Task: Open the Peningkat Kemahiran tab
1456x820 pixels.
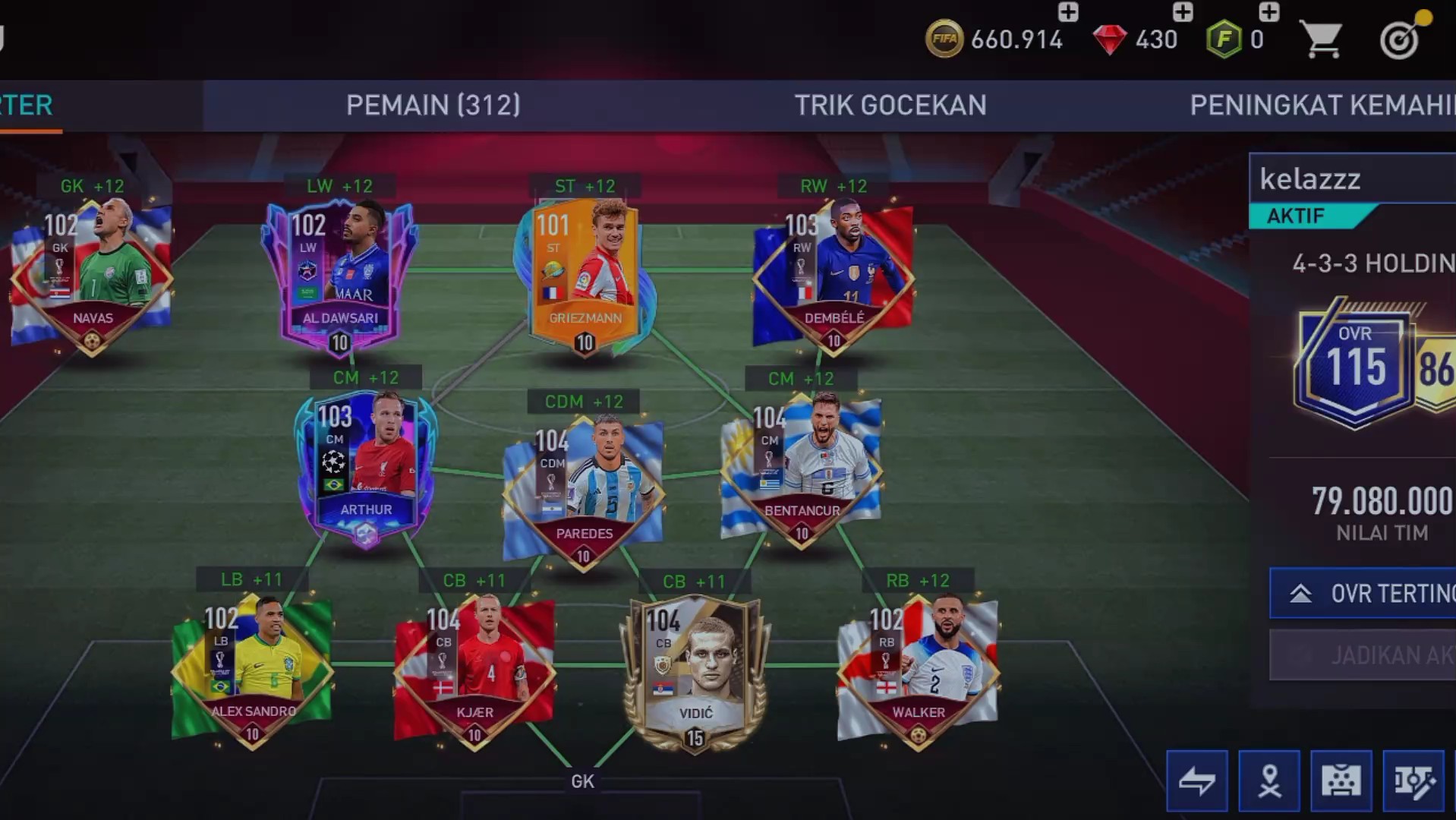Action: pos(1321,105)
